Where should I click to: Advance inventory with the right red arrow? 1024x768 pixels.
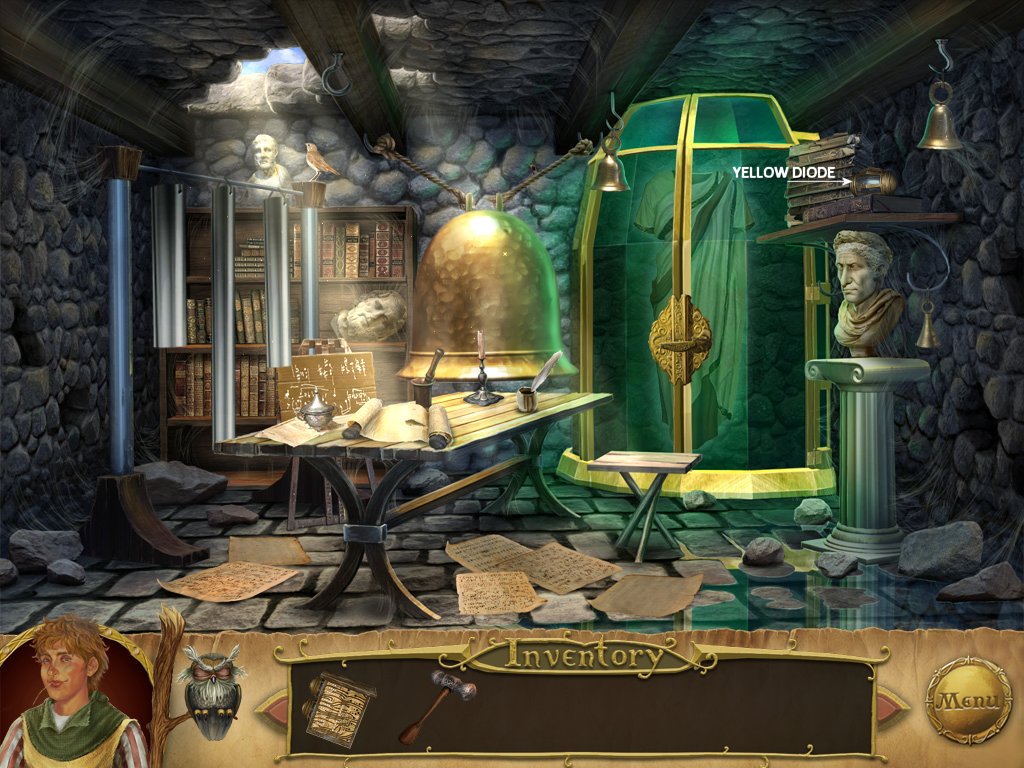pos(893,706)
